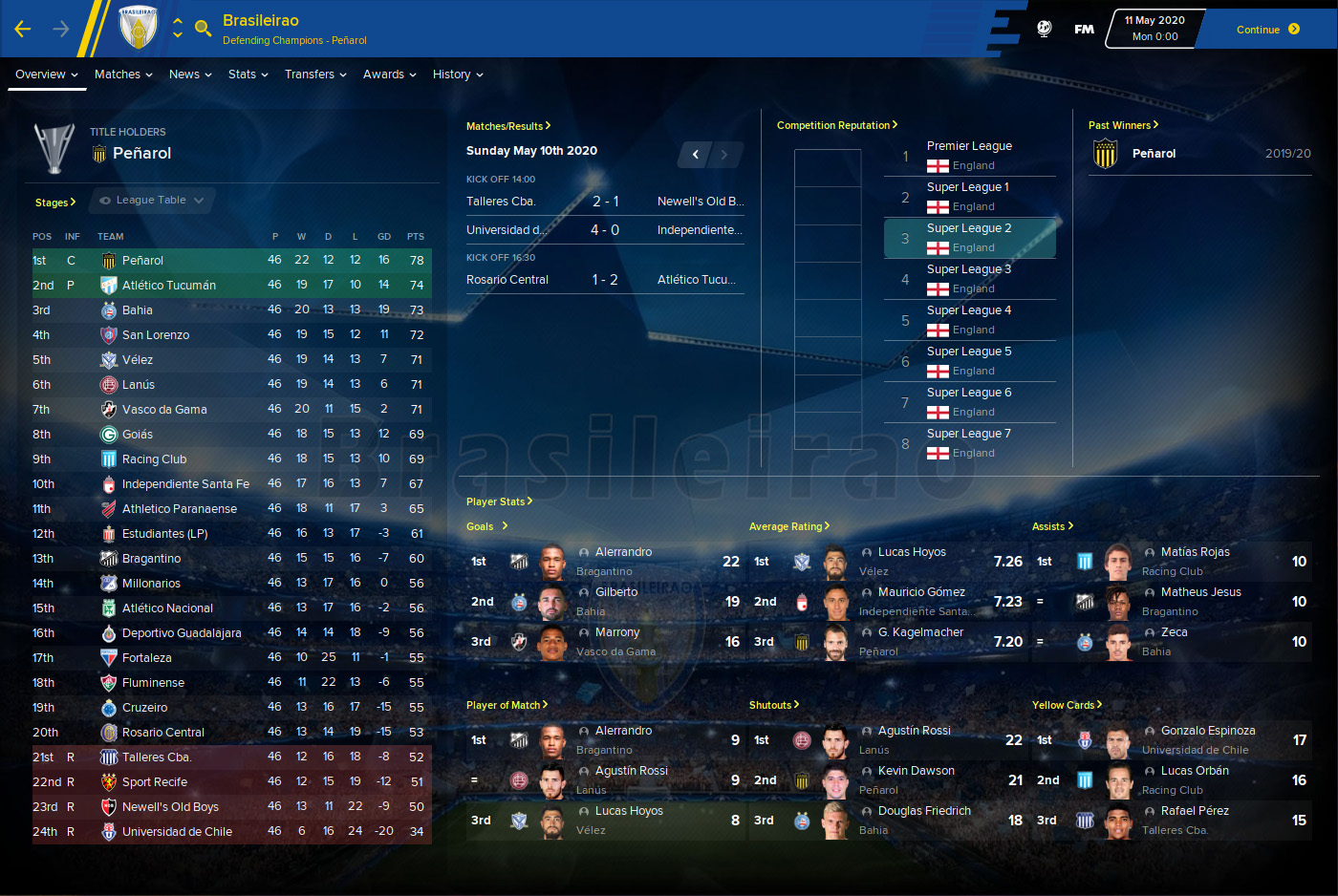This screenshot has height=896, width=1338.
Task: Open the Yellow Cards stat list
Action: (1066, 705)
